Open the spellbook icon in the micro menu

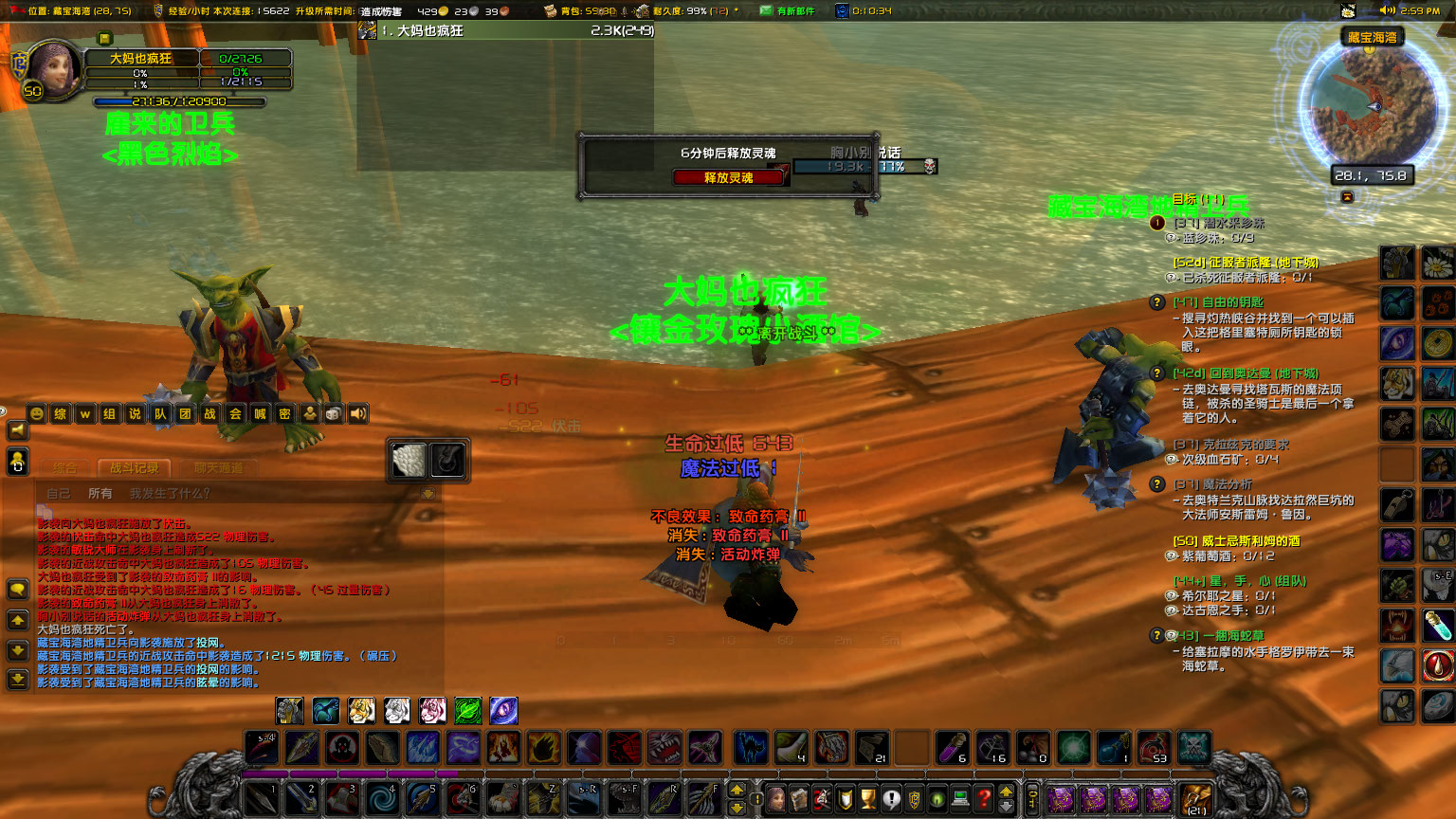pyautogui.click(x=800, y=798)
